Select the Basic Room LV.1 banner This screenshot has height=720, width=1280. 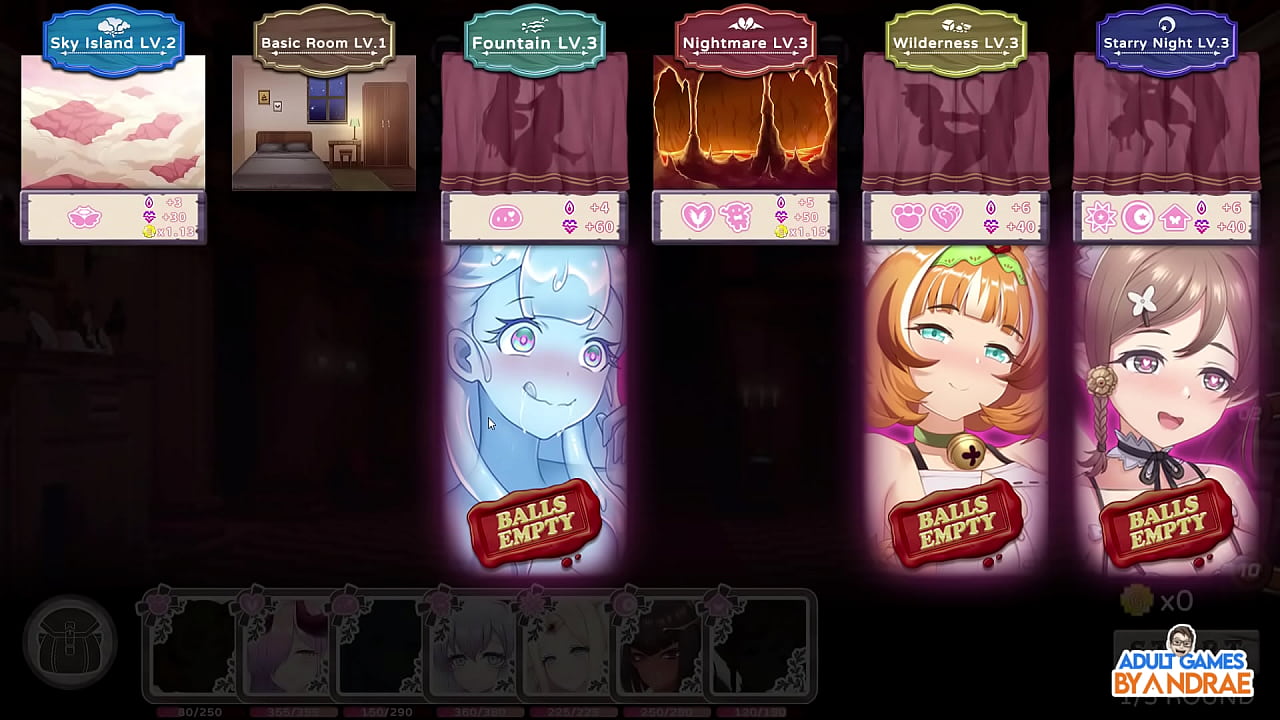coord(324,42)
